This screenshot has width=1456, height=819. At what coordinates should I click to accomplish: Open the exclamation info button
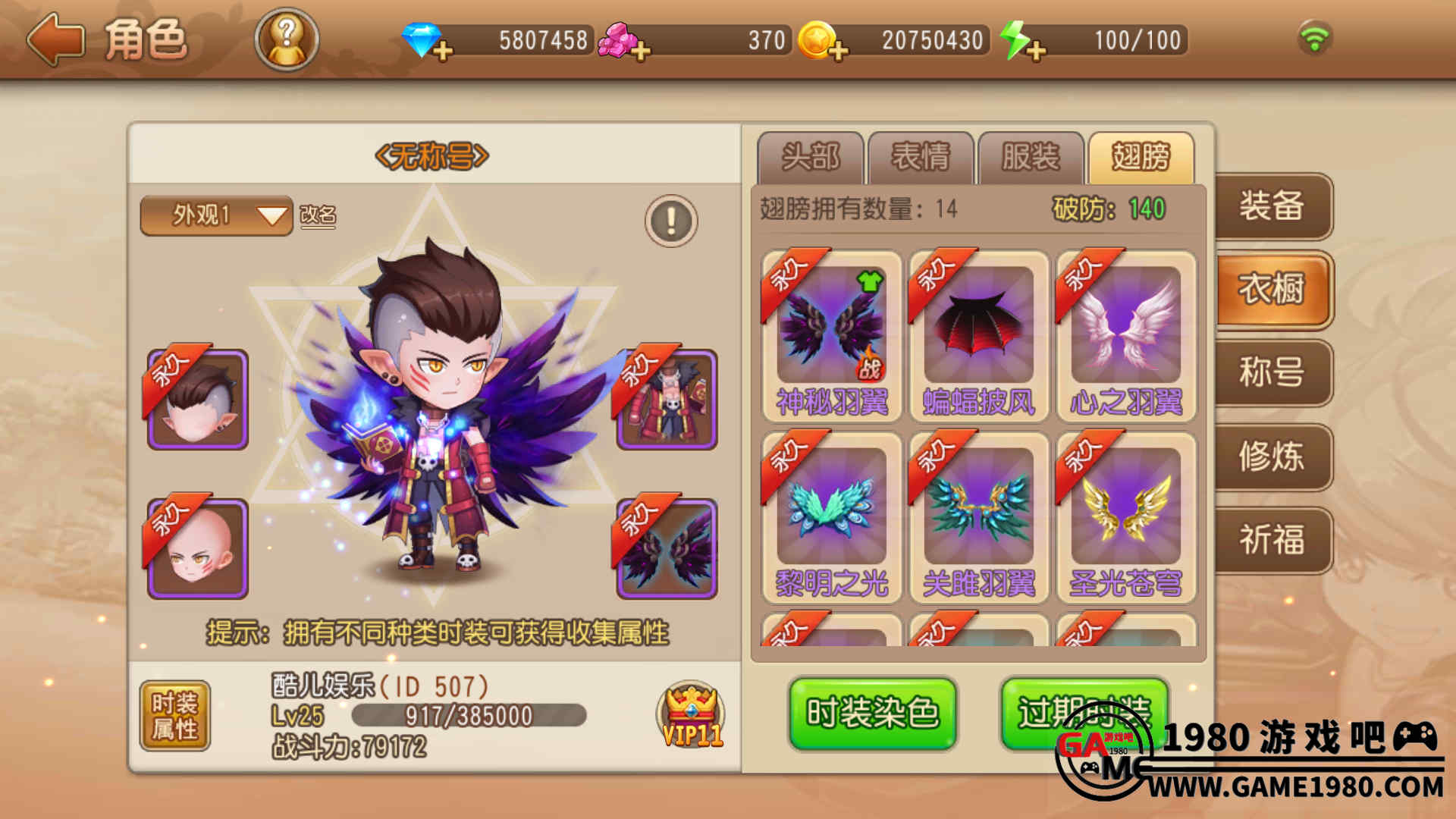tap(671, 221)
